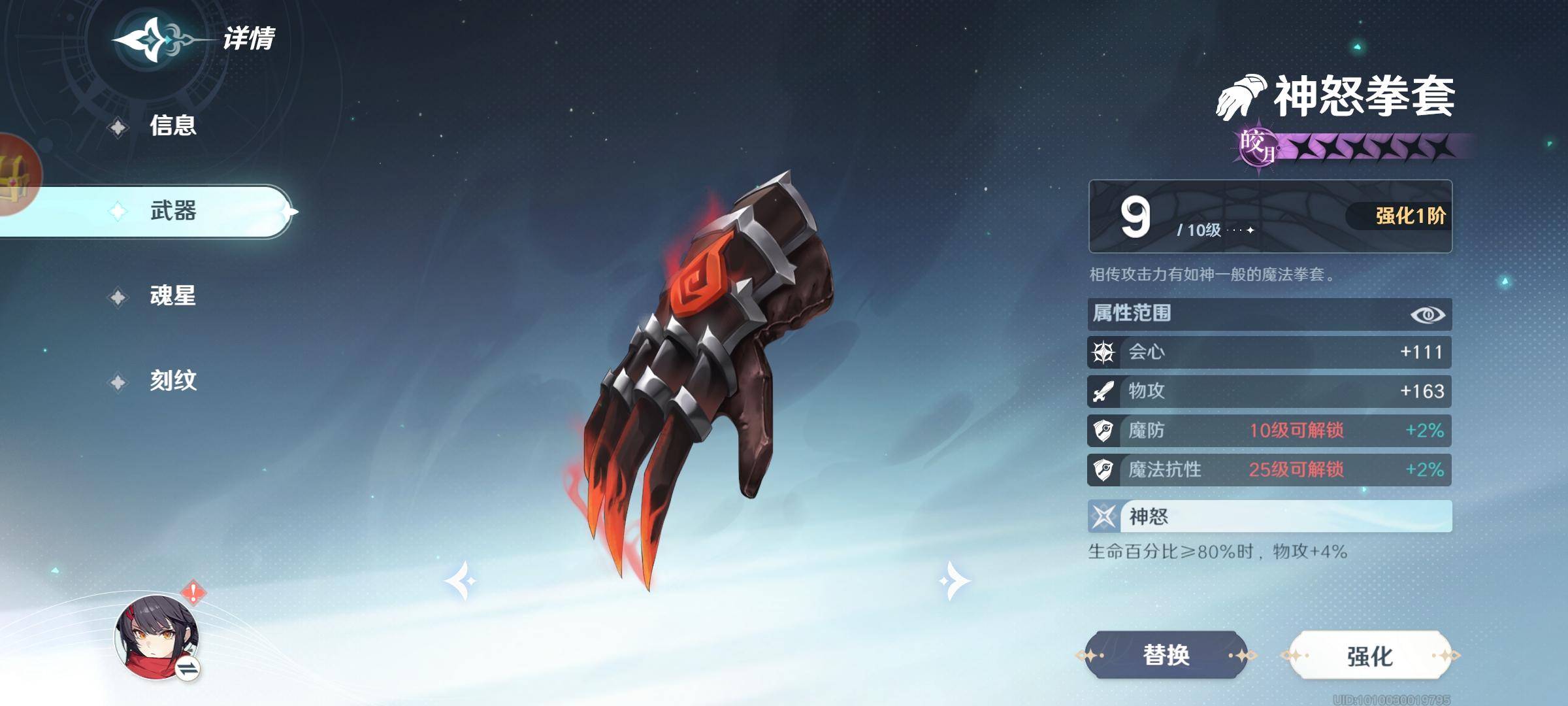Show the next weapon with right arrow
Image resolution: width=1568 pixels, height=706 pixels.
[x=954, y=580]
